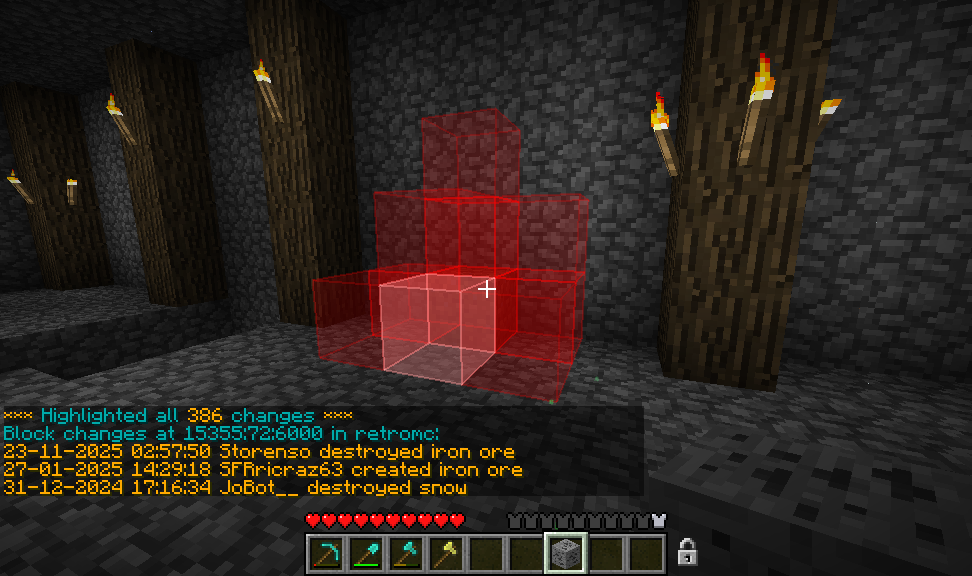Select the diamond shovel hotbar slot

[366, 552]
